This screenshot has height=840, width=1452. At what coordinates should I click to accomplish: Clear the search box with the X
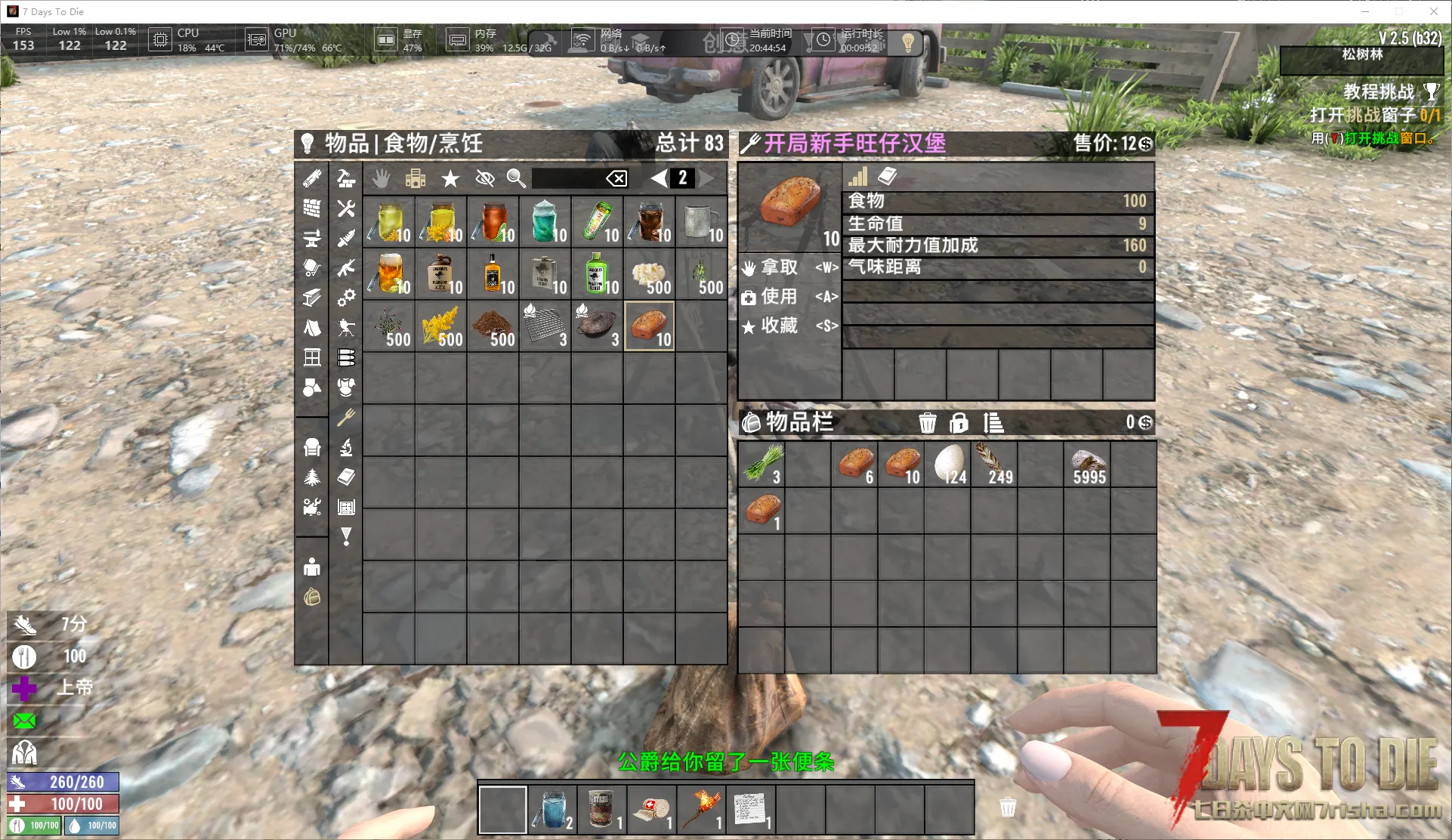616,178
